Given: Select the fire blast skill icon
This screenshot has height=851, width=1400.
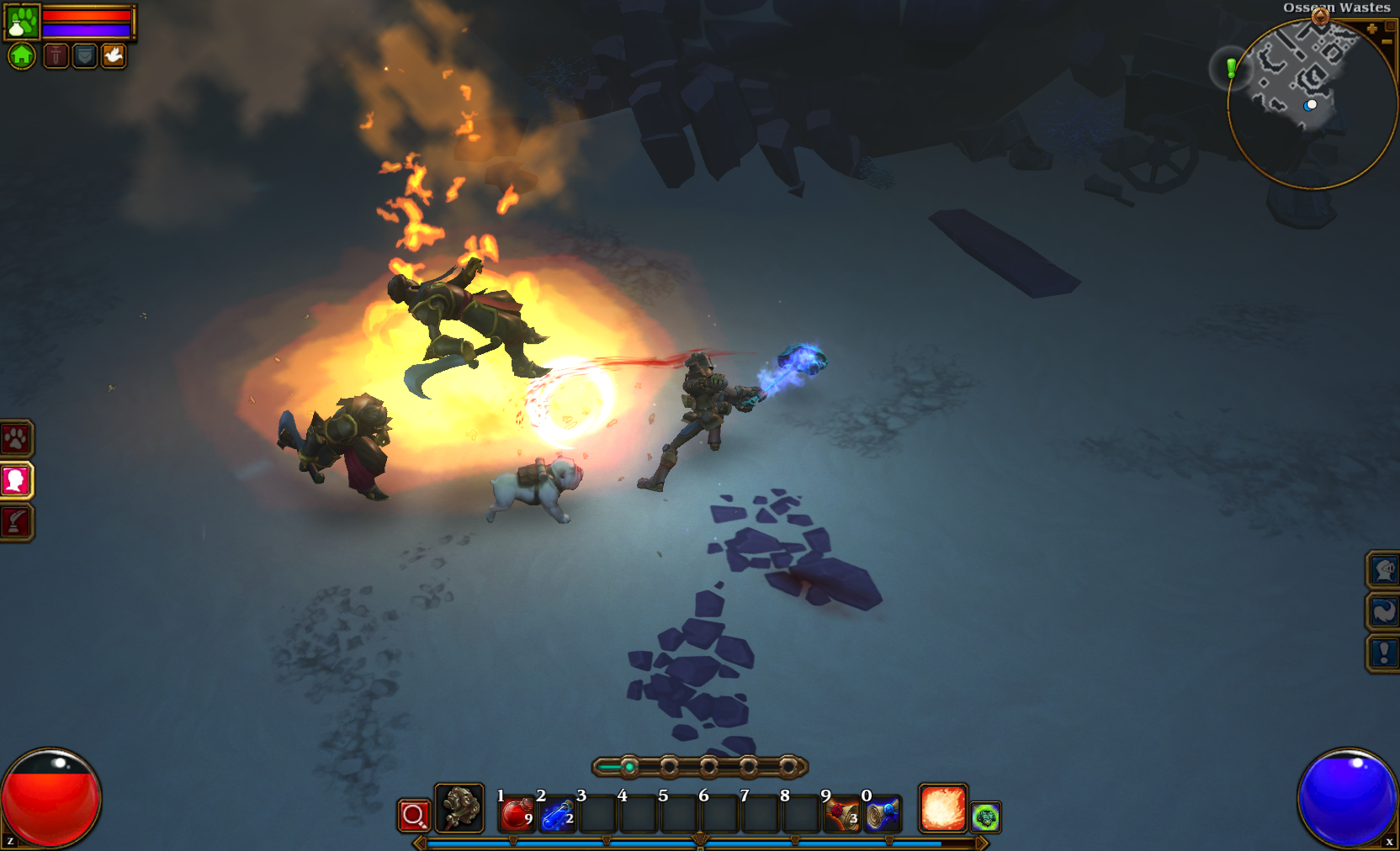Looking at the screenshot, I should (943, 808).
